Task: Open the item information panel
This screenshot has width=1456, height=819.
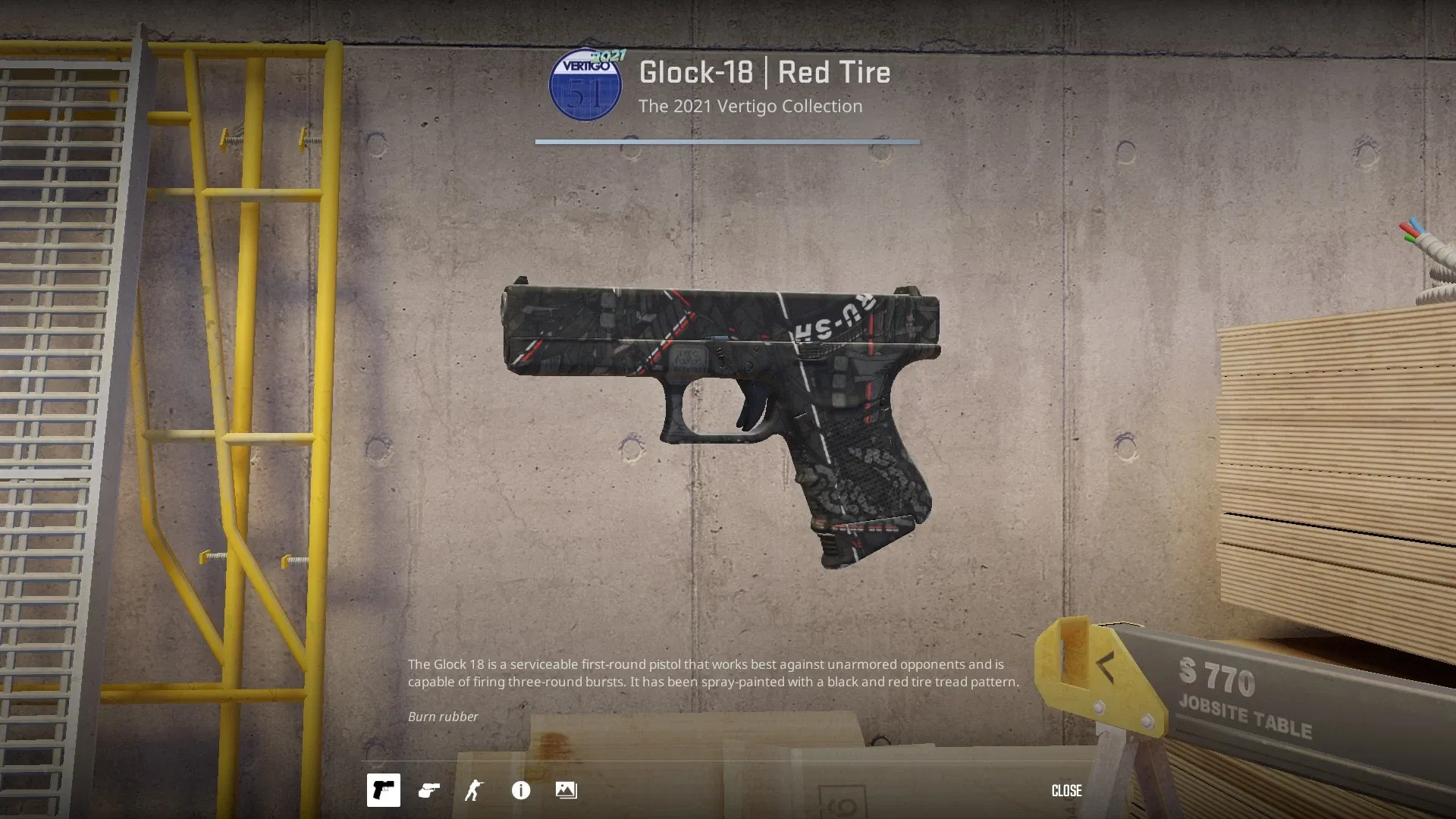Action: pos(521,790)
